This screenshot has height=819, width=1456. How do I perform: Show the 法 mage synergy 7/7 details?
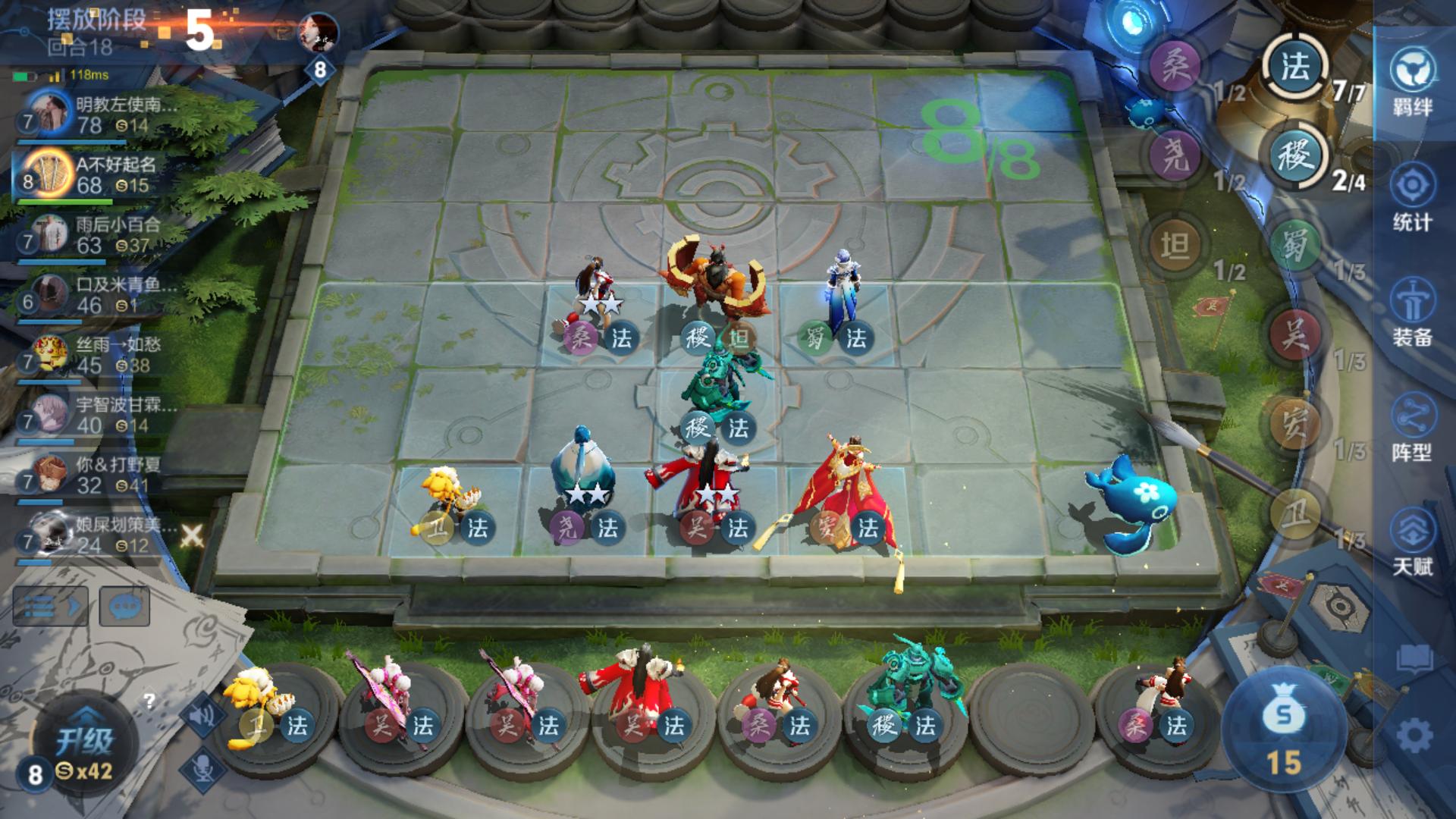1297,68
